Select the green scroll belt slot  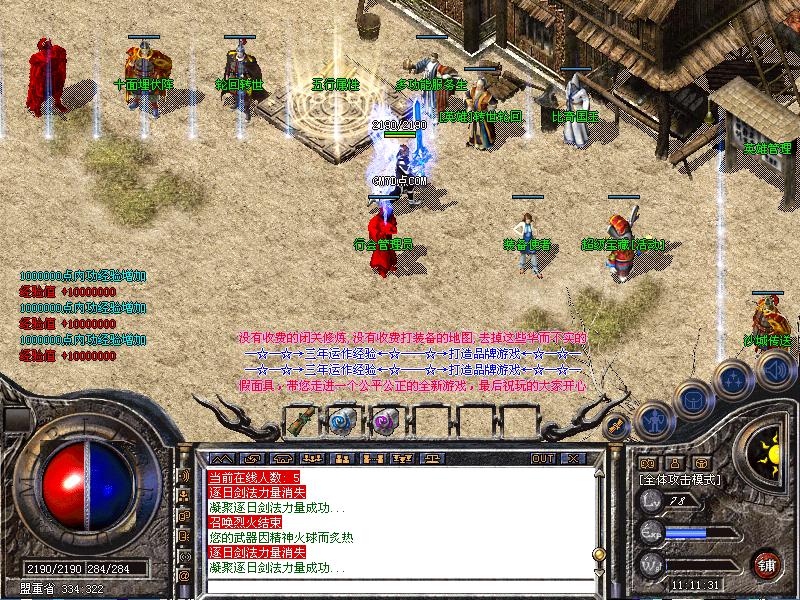[x=302, y=420]
